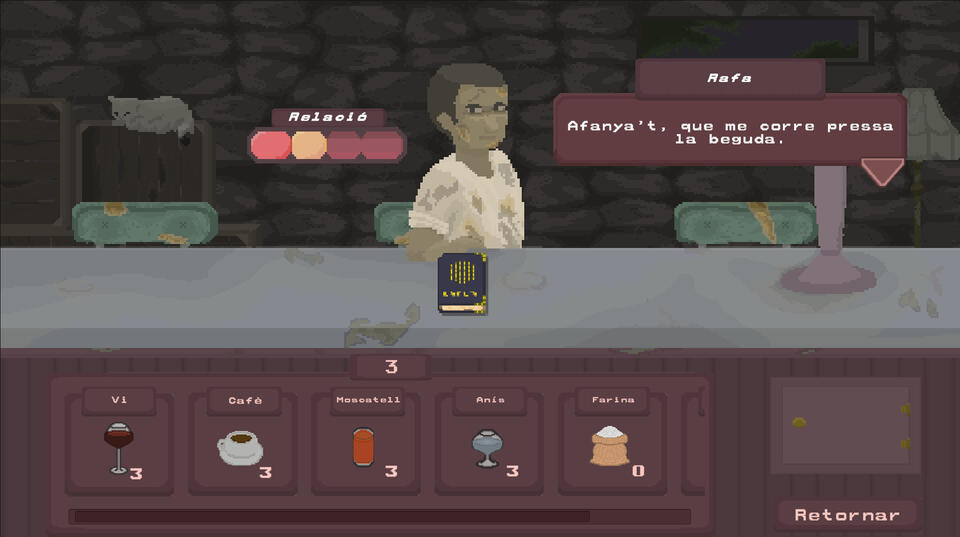Click the ingredient list scrollbar
The image size is (960, 537).
click(331, 517)
